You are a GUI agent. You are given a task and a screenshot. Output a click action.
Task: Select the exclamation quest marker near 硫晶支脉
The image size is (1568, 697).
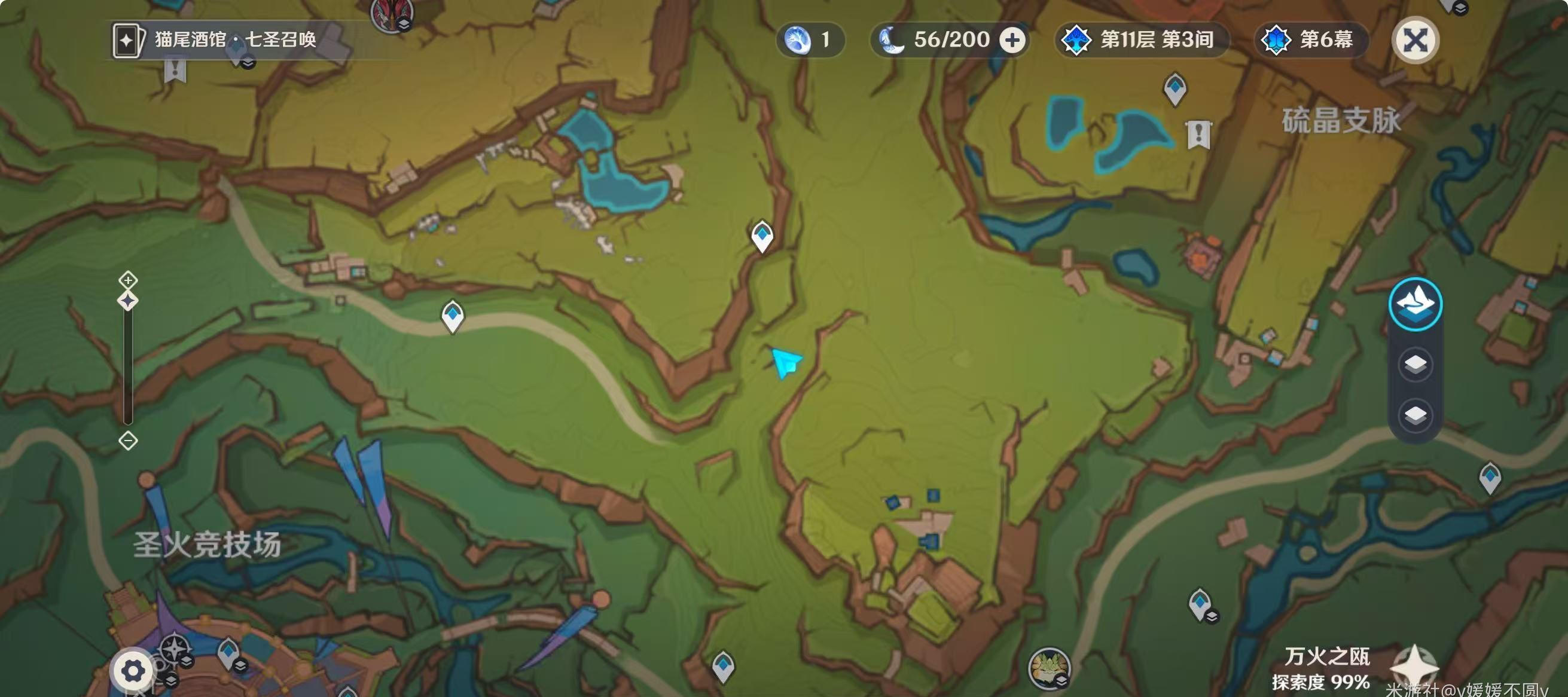[1198, 134]
